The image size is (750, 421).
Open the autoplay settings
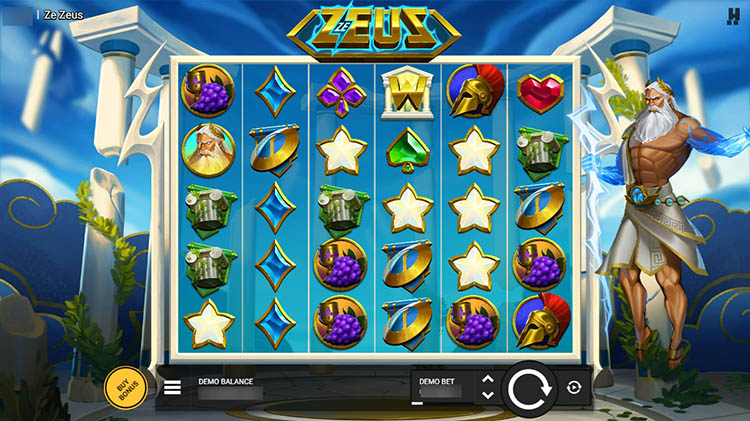tap(574, 388)
